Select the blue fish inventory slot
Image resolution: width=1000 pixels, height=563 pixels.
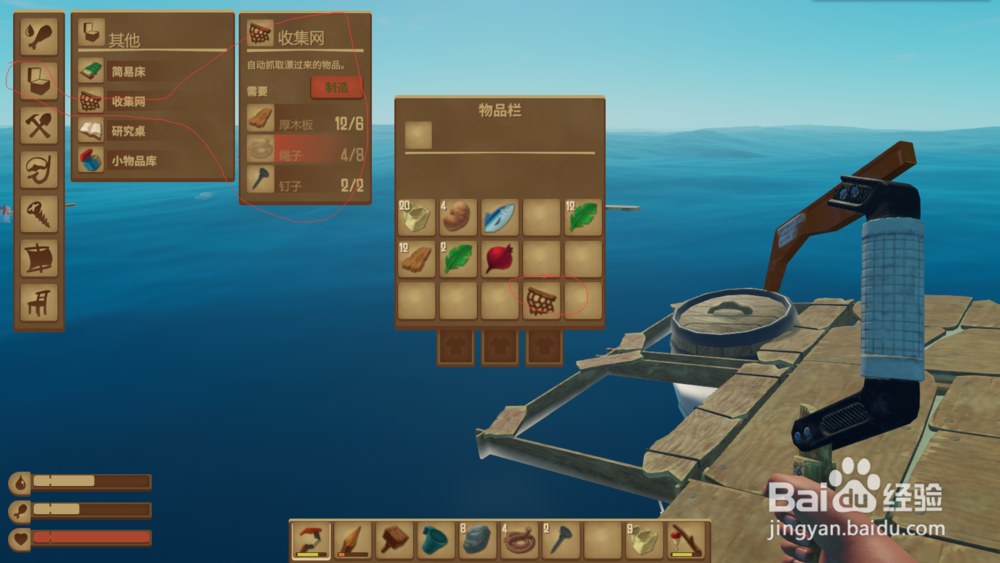tap(499, 216)
